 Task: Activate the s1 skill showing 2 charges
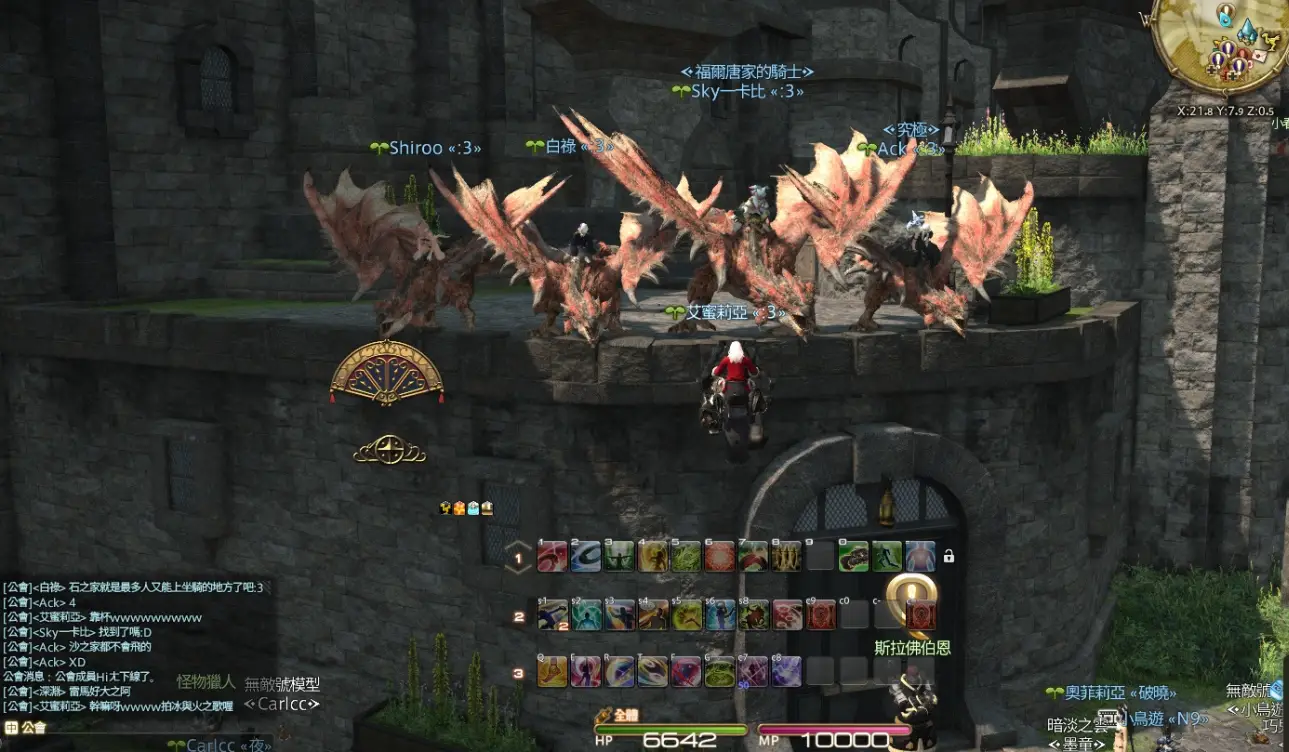click(552, 615)
